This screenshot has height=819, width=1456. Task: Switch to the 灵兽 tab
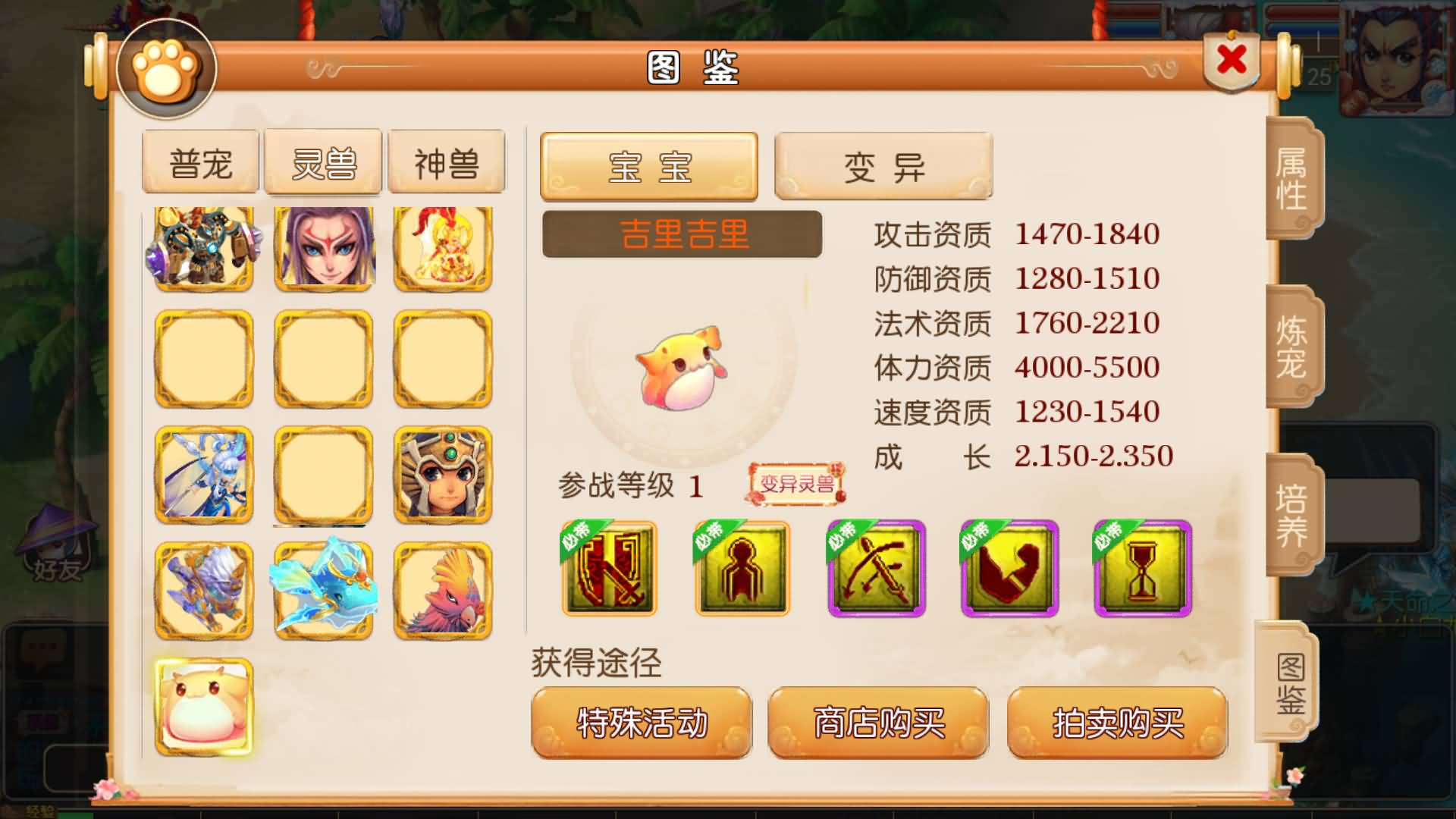[323, 161]
